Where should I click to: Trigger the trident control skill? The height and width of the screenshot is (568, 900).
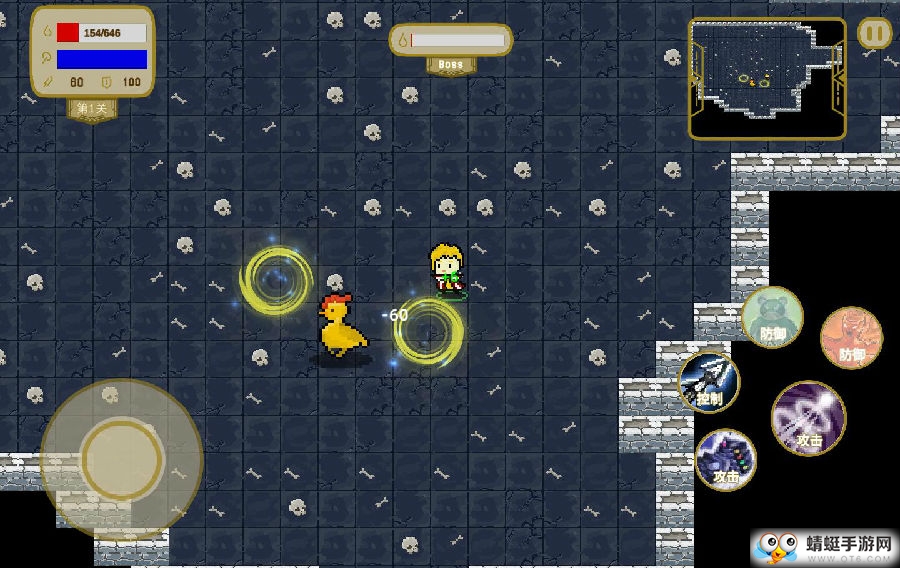[709, 381]
